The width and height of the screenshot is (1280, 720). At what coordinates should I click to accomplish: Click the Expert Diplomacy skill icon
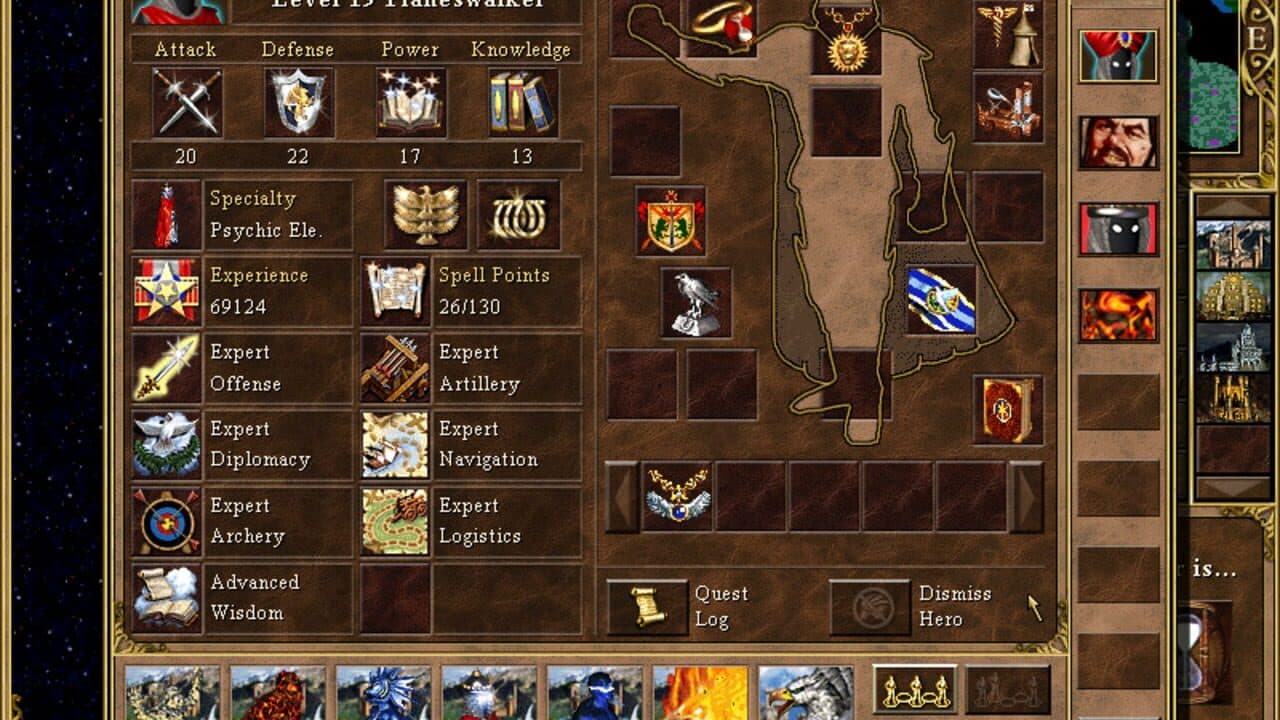pos(166,445)
